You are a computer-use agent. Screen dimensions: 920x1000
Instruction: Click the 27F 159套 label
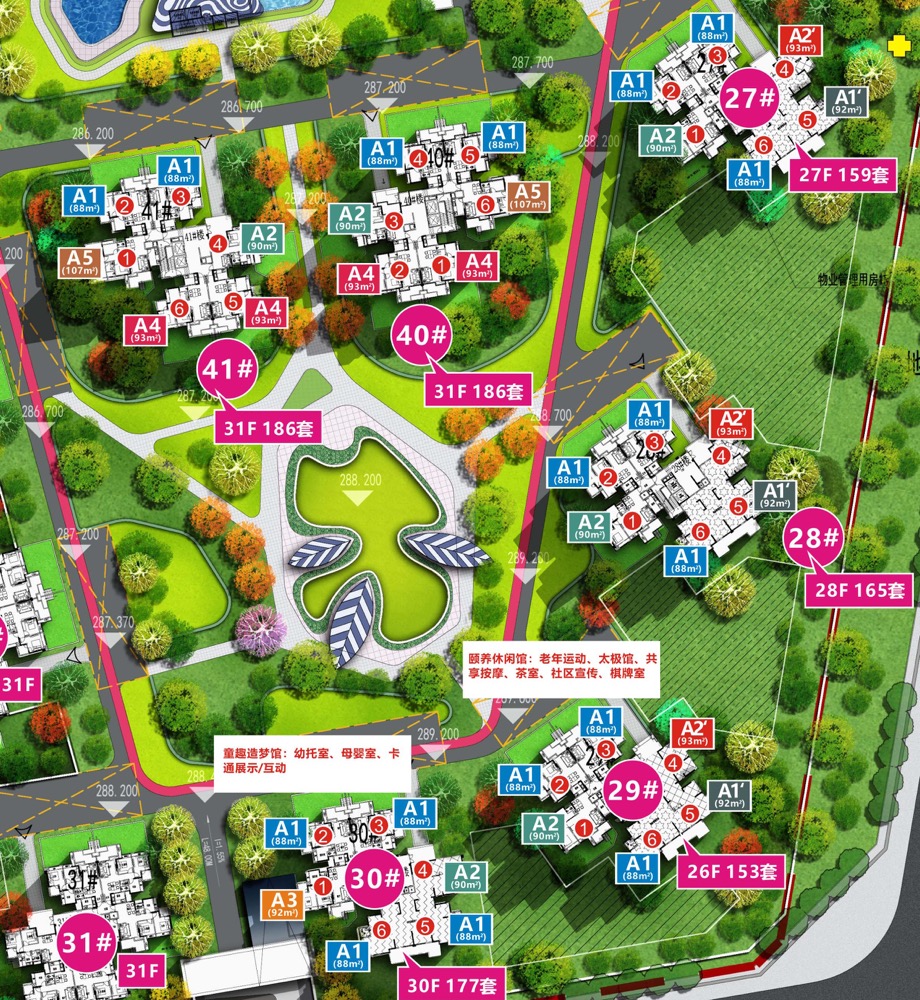point(842,171)
